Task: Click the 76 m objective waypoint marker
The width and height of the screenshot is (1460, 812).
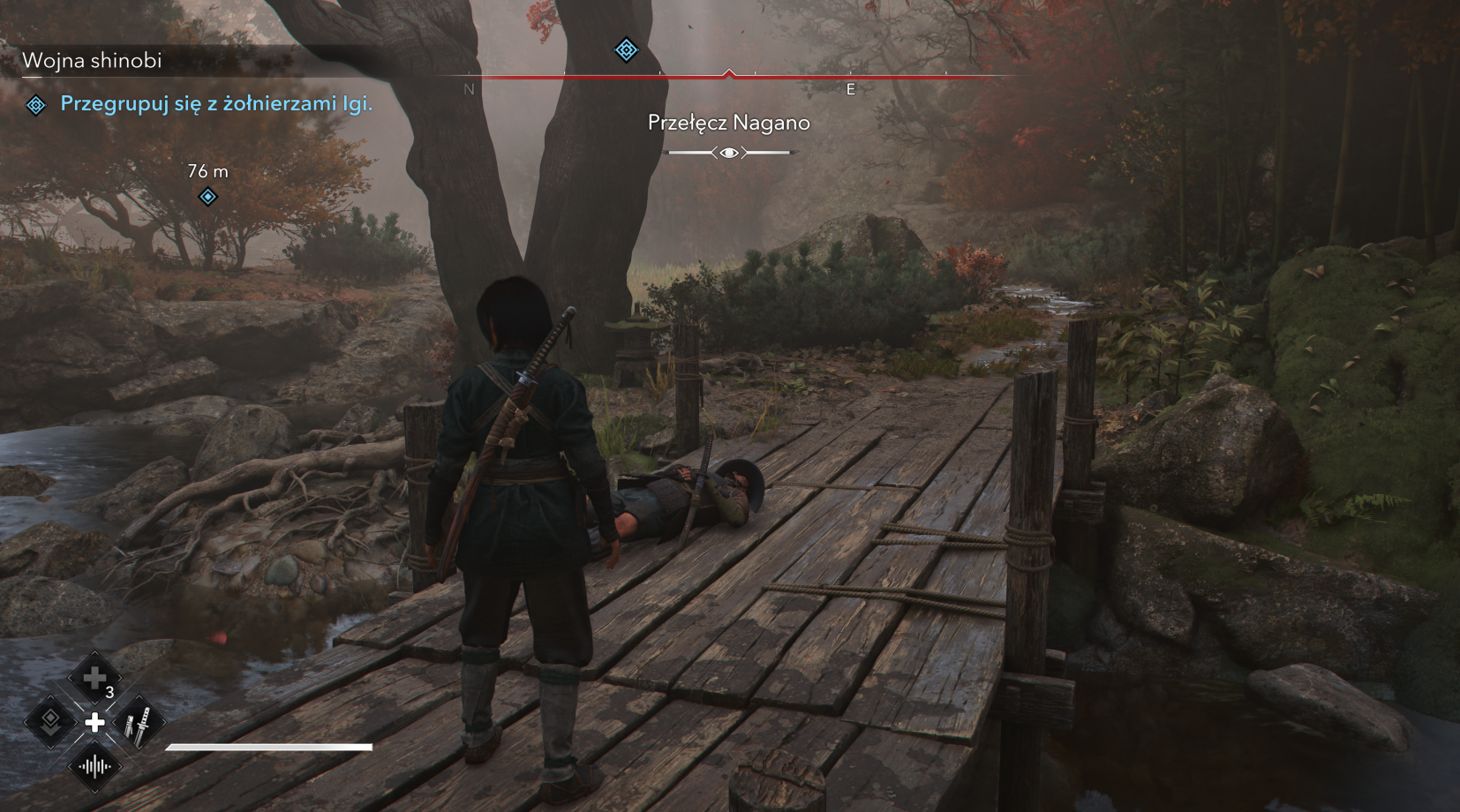Action: [x=207, y=196]
